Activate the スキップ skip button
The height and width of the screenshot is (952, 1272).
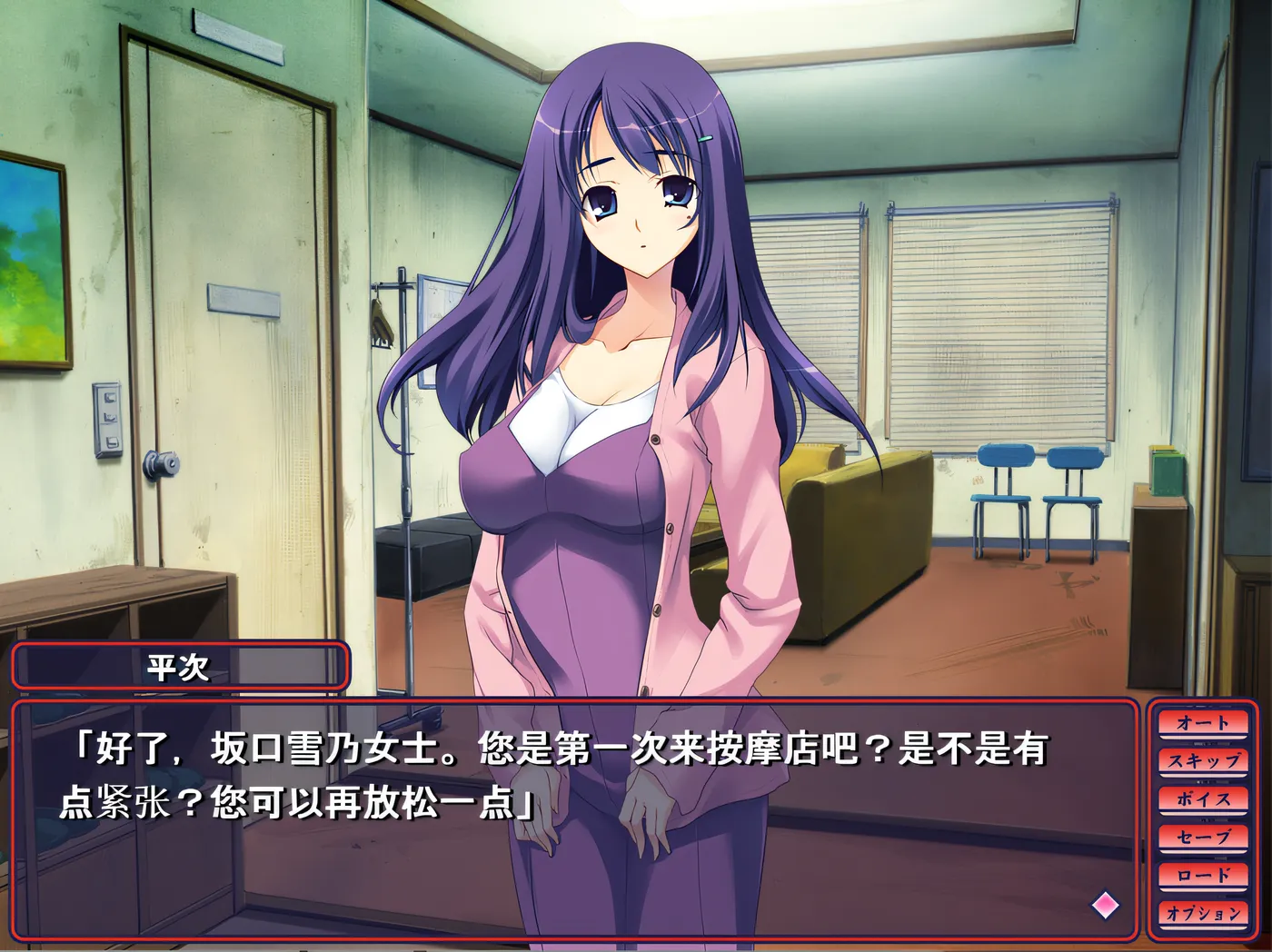tap(1203, 761)
